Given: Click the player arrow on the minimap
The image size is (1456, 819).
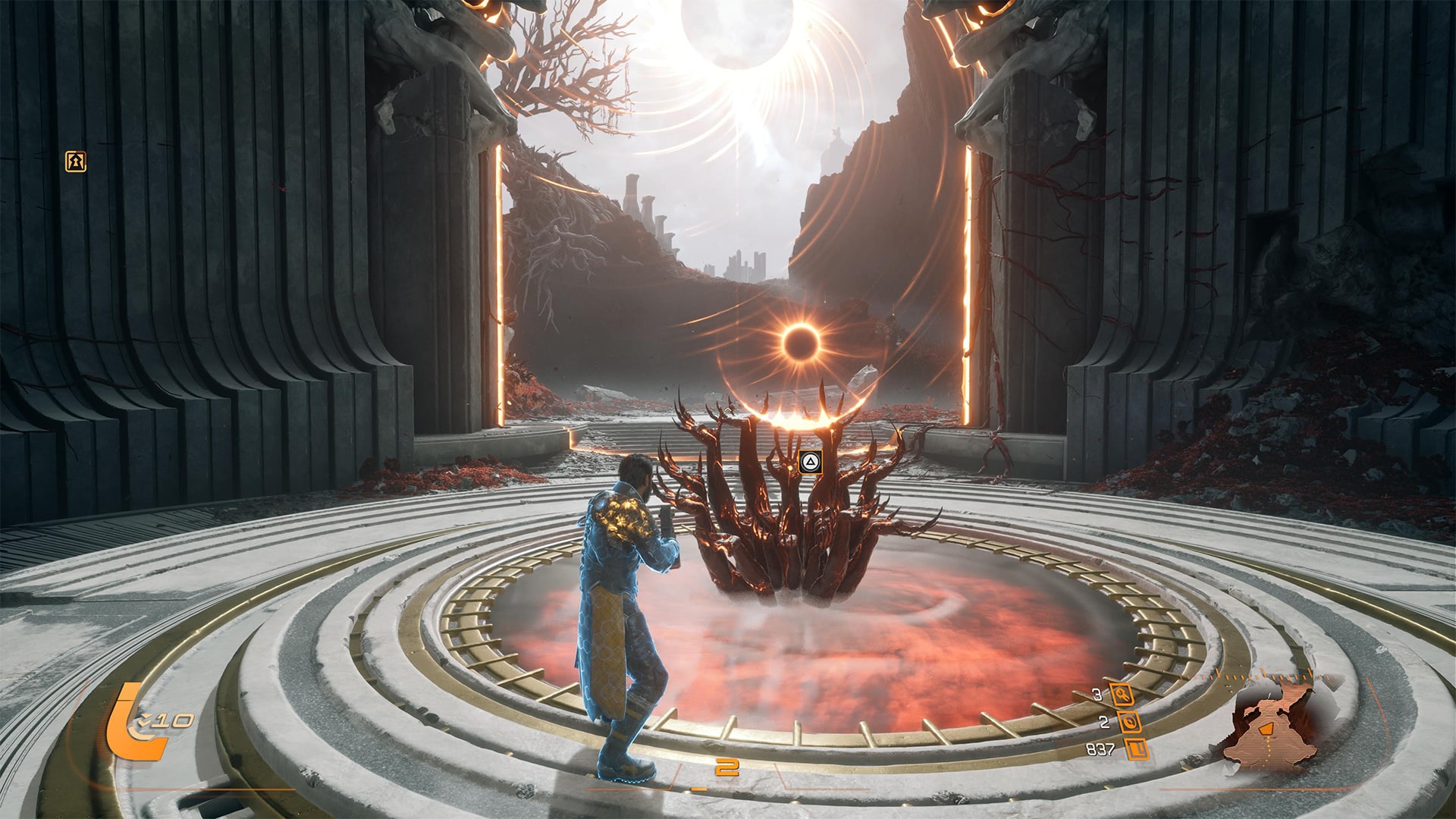Looking at the screenshot, I should 1265,730.
